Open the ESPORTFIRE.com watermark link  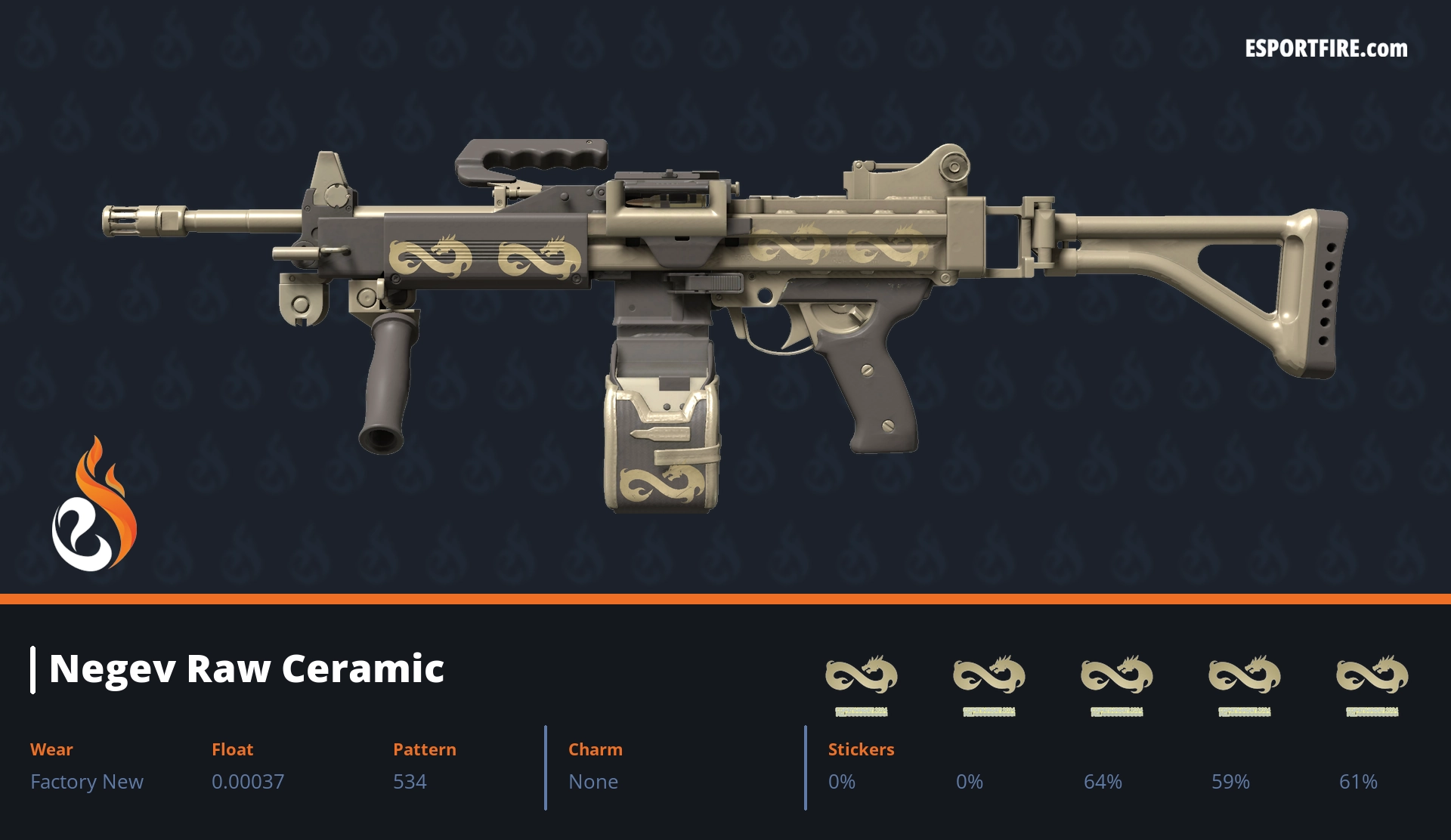[1326, 49]
